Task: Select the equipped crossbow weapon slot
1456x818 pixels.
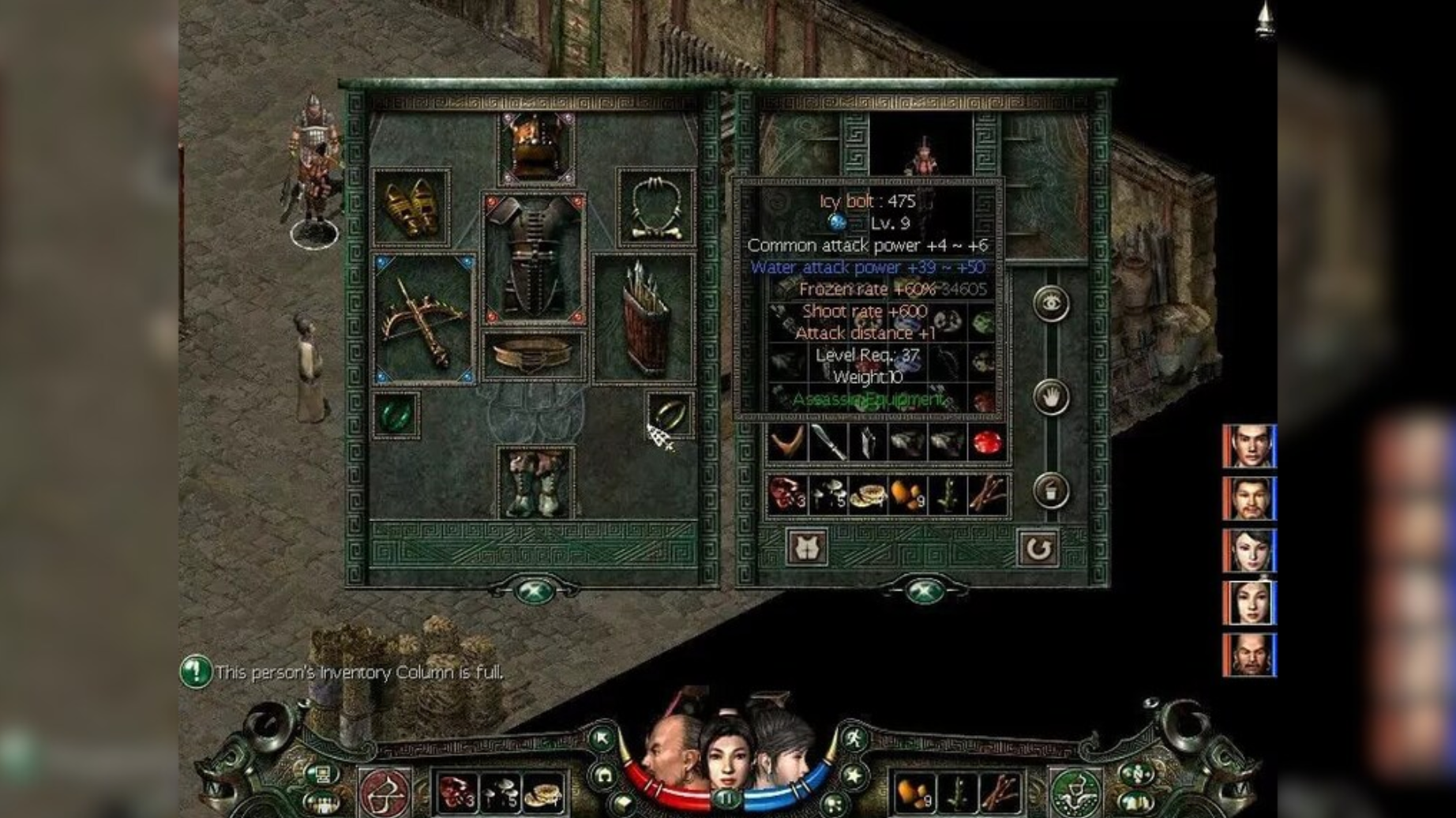Action: pos(424,319)
